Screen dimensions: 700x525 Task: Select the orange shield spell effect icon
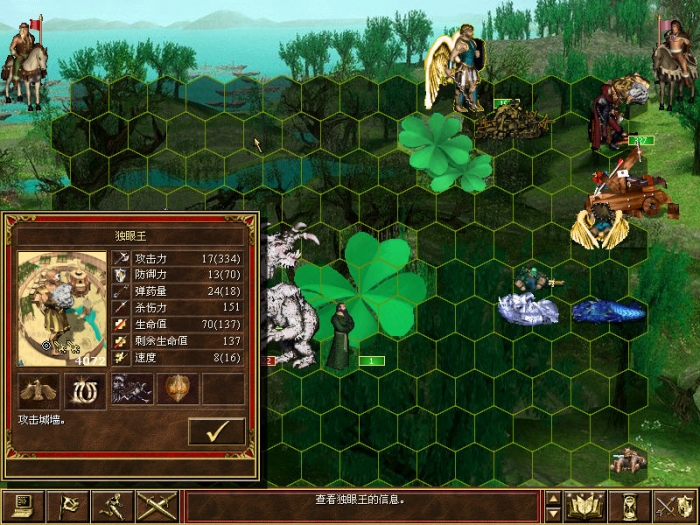pyautogui.click(x=177, y=390)
